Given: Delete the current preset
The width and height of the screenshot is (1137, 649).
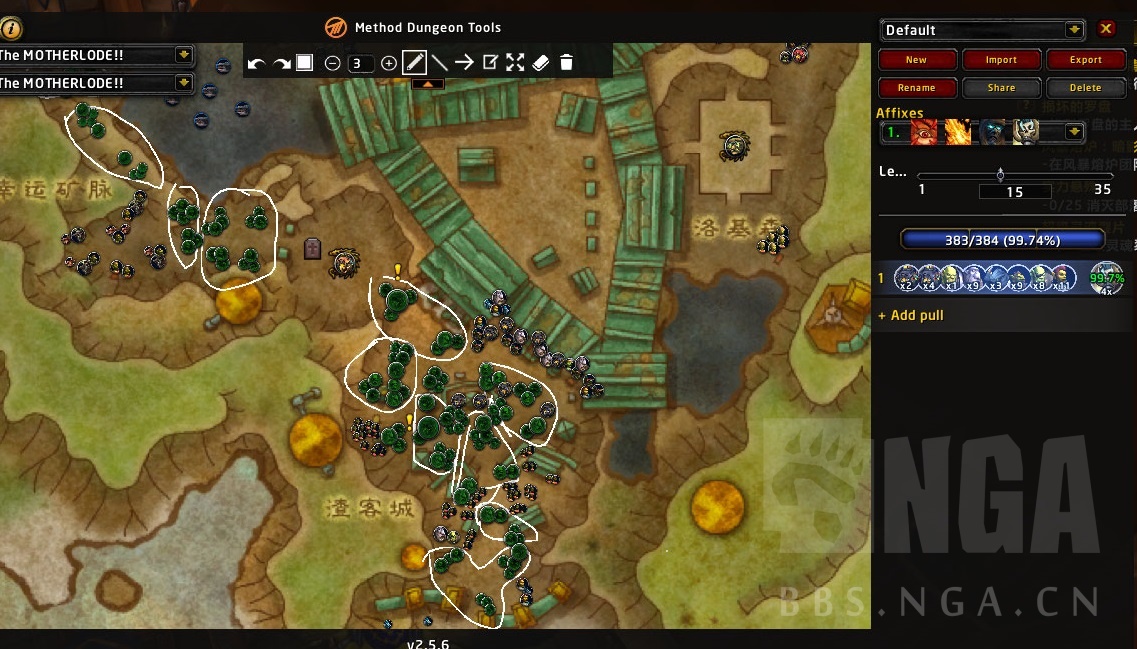Looking at the screenshot, I should tap(1085, 88).
